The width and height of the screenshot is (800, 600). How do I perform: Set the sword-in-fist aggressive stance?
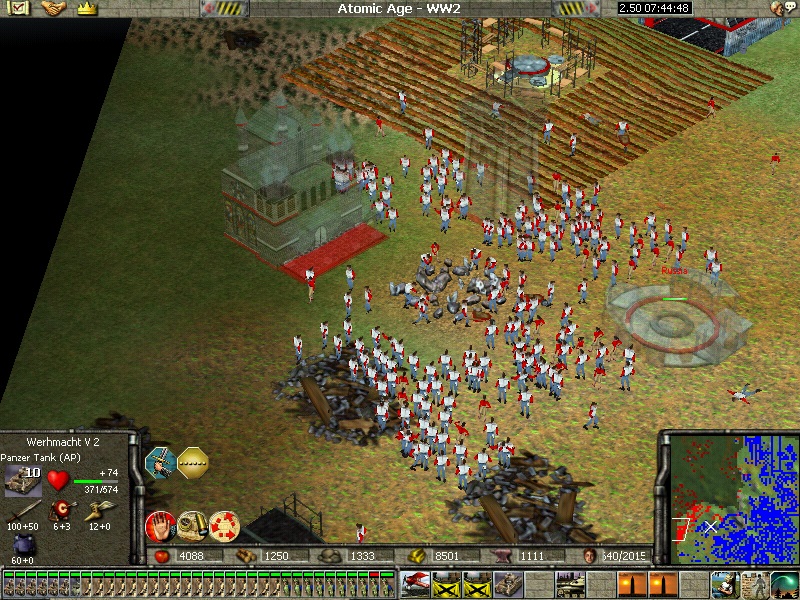click(160, 461)
